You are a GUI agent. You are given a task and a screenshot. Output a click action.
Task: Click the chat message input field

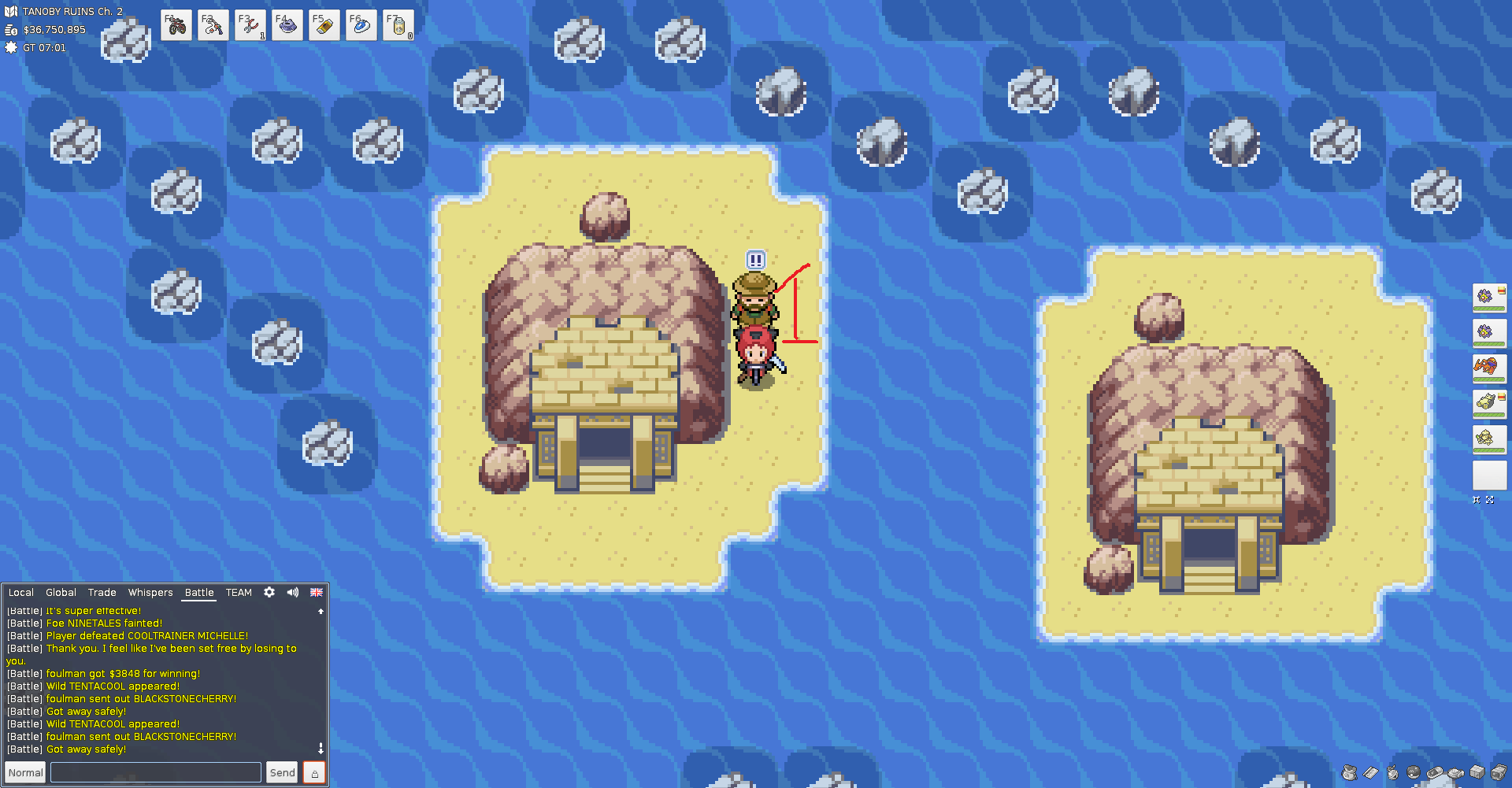pyautogui.click(x=156, y=772)
